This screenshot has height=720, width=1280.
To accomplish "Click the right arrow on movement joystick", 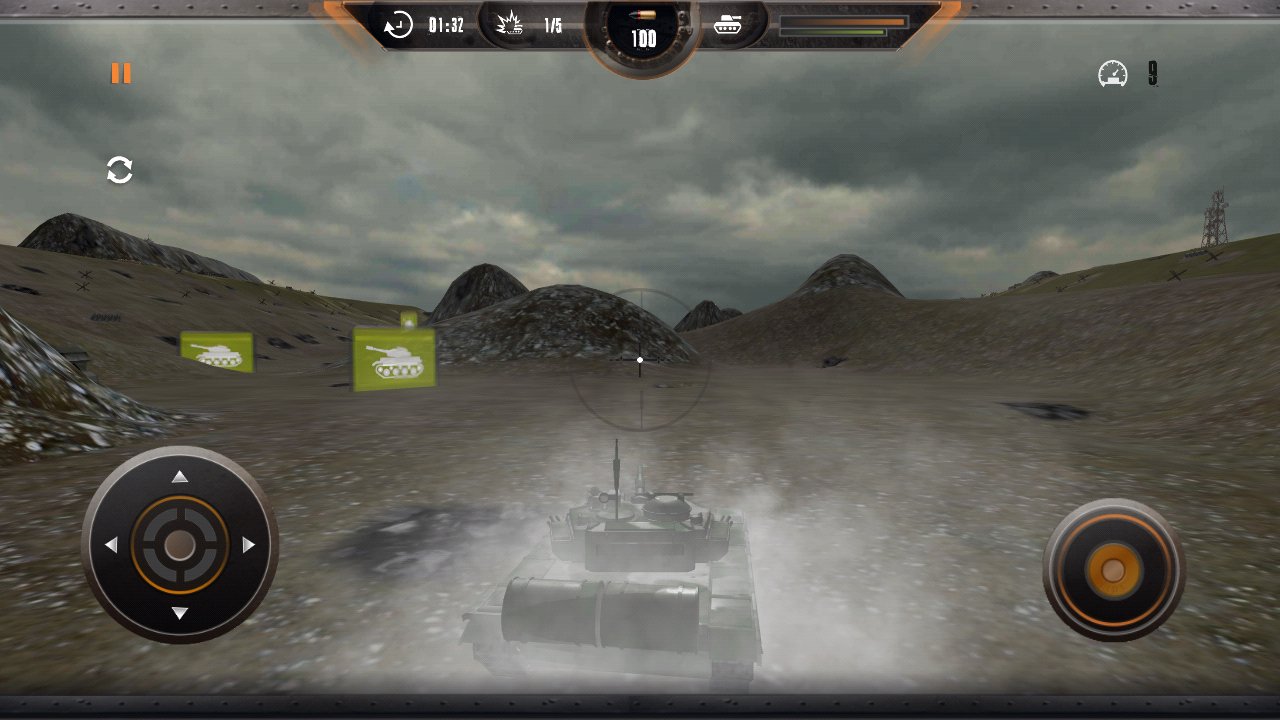I will coord(246,543).
